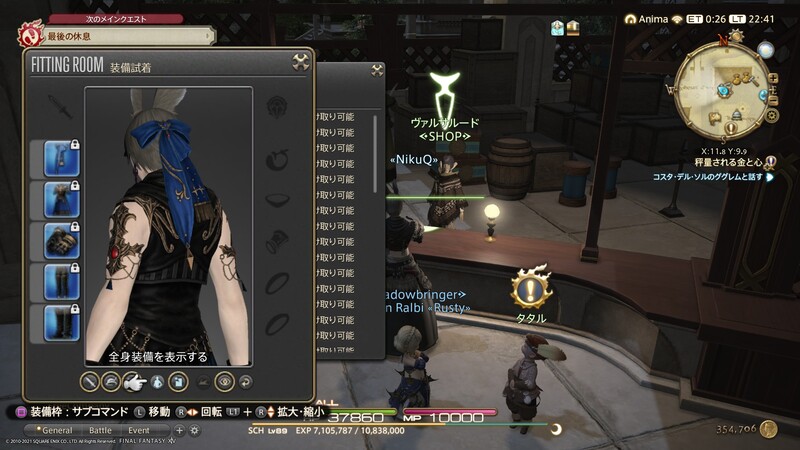Screen dimensions: 800x450
Task: Switch to the General chat tab
Action: click(56, 430)
